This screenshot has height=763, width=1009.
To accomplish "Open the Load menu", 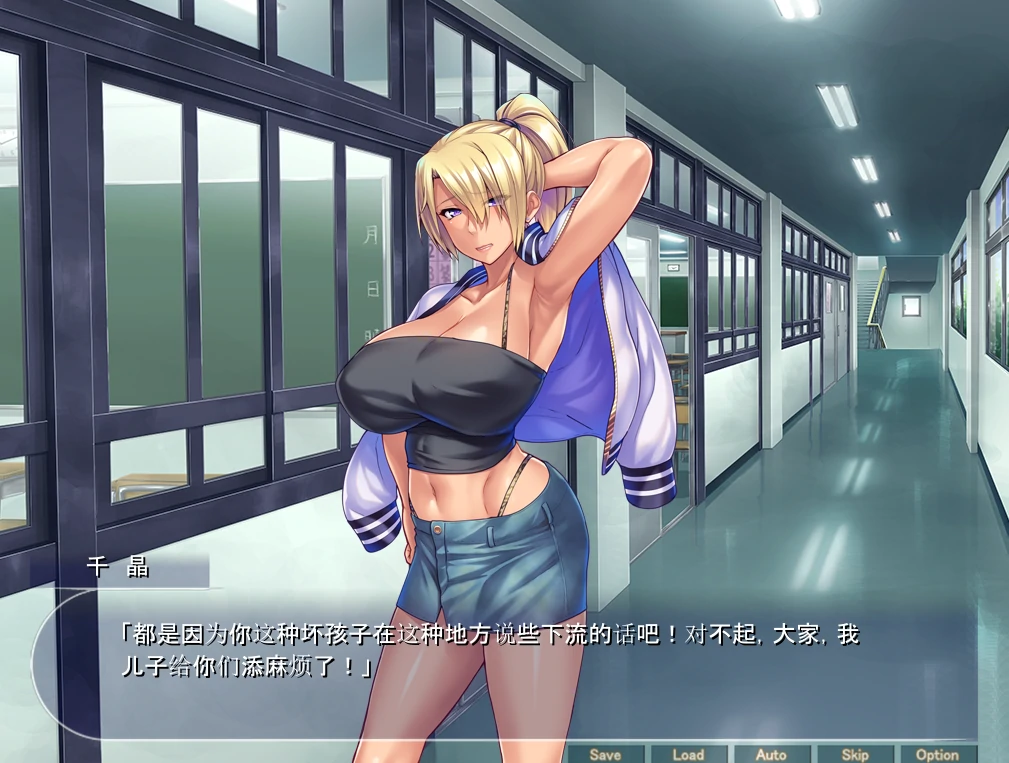I will (x=688, y=754).
